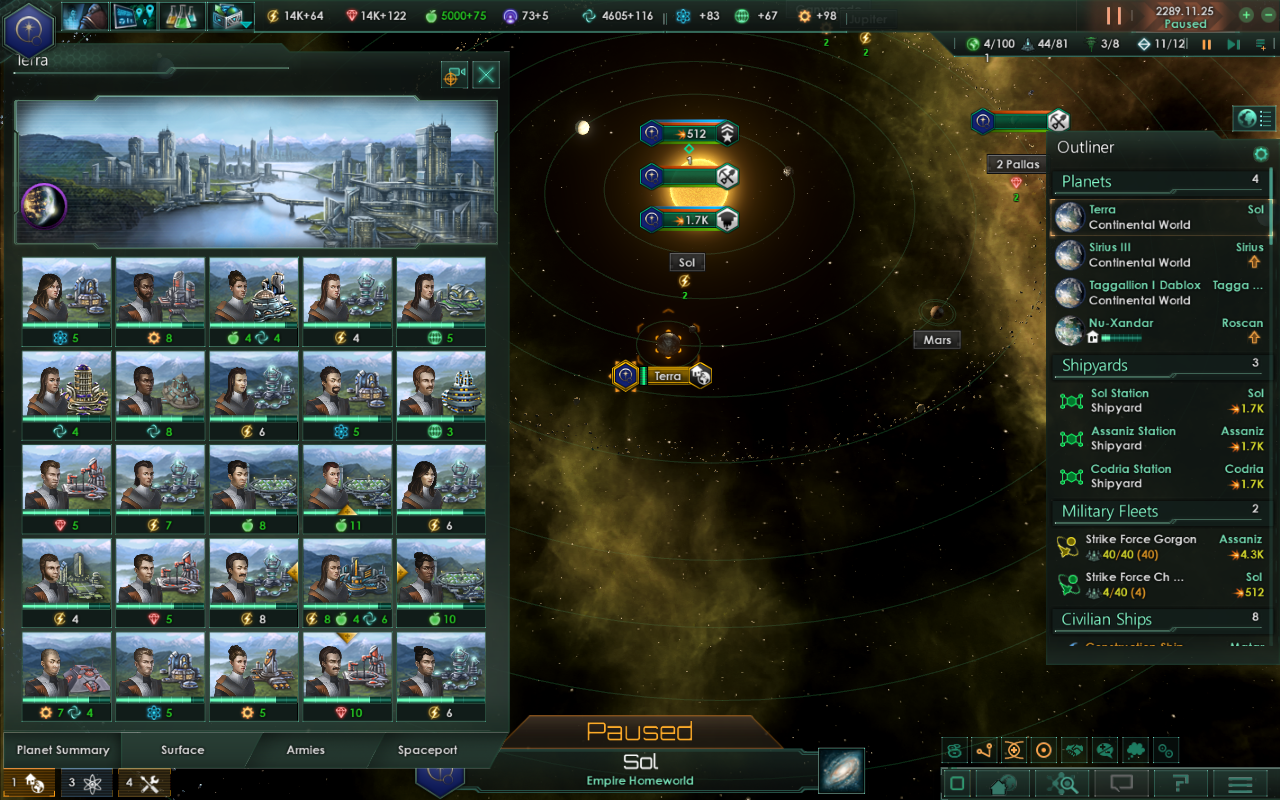Toggle pause with the top pause button
Viewport: 1280px width, 800px height.
pos(1114,16)
